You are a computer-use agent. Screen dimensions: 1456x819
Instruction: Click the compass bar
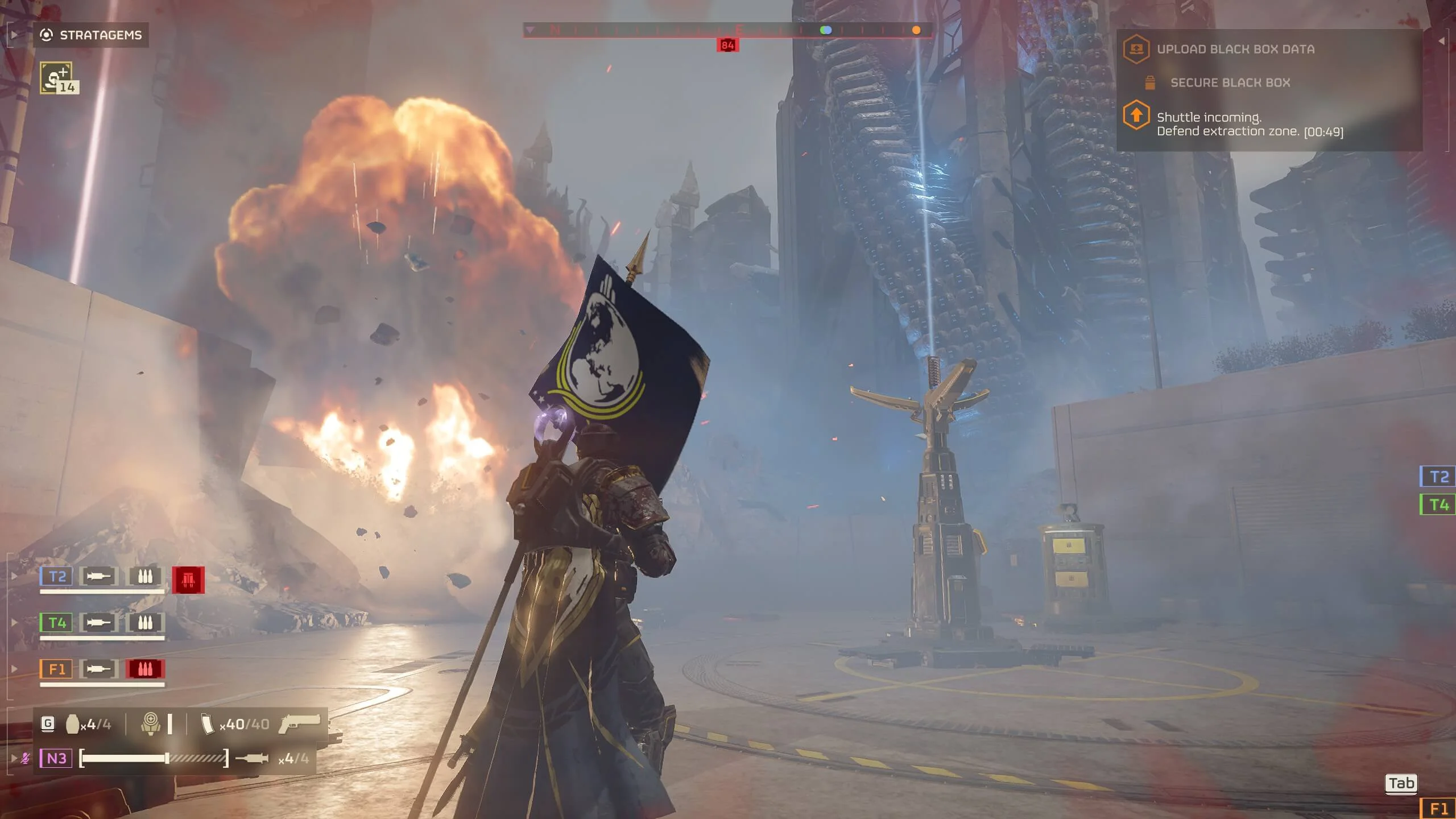point(727,30)
